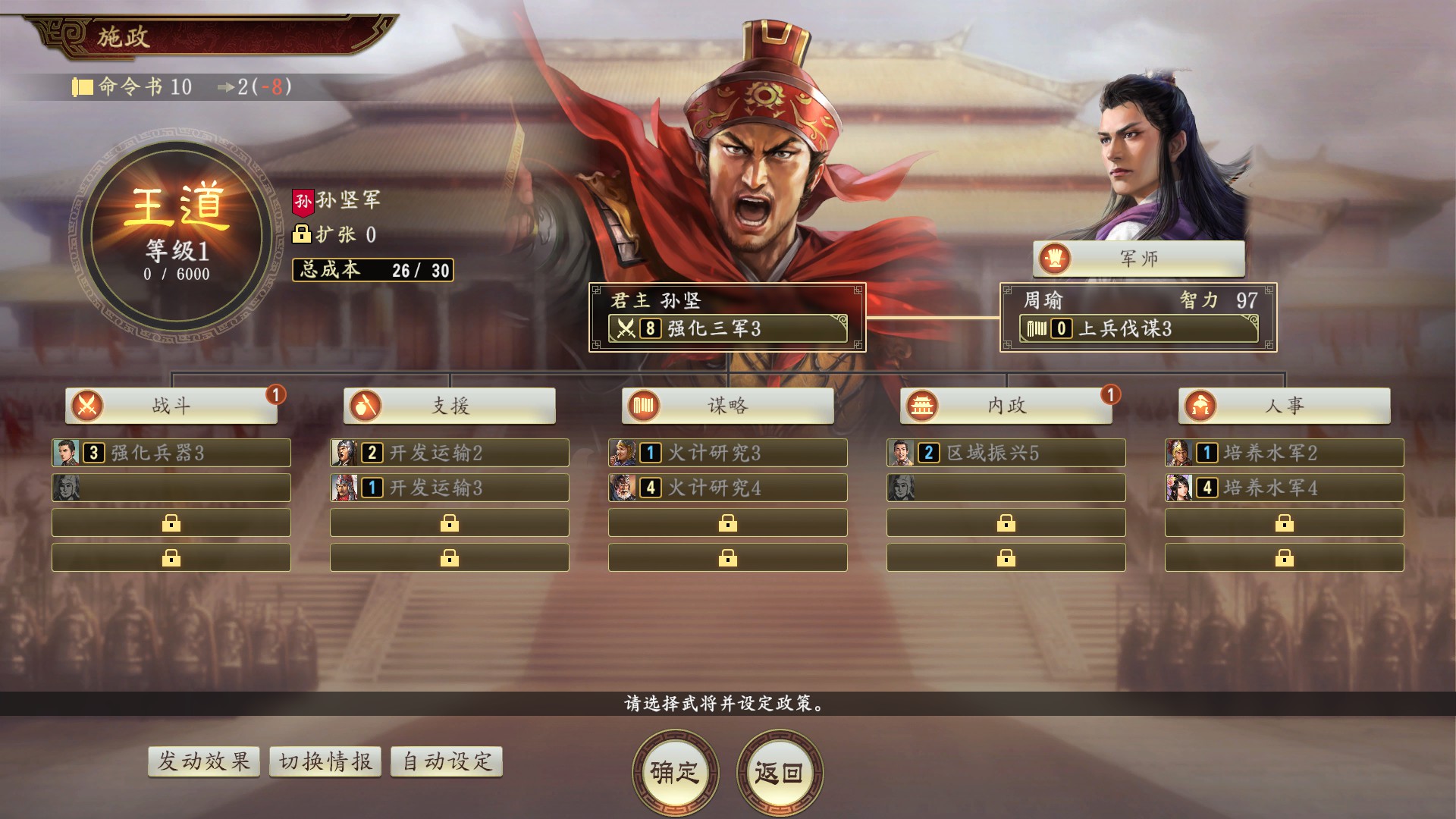The height and width of the screenshot is (819, 1456).
Task: Click the 自动设定 auto-setup button
Action: tap(445, 761)
